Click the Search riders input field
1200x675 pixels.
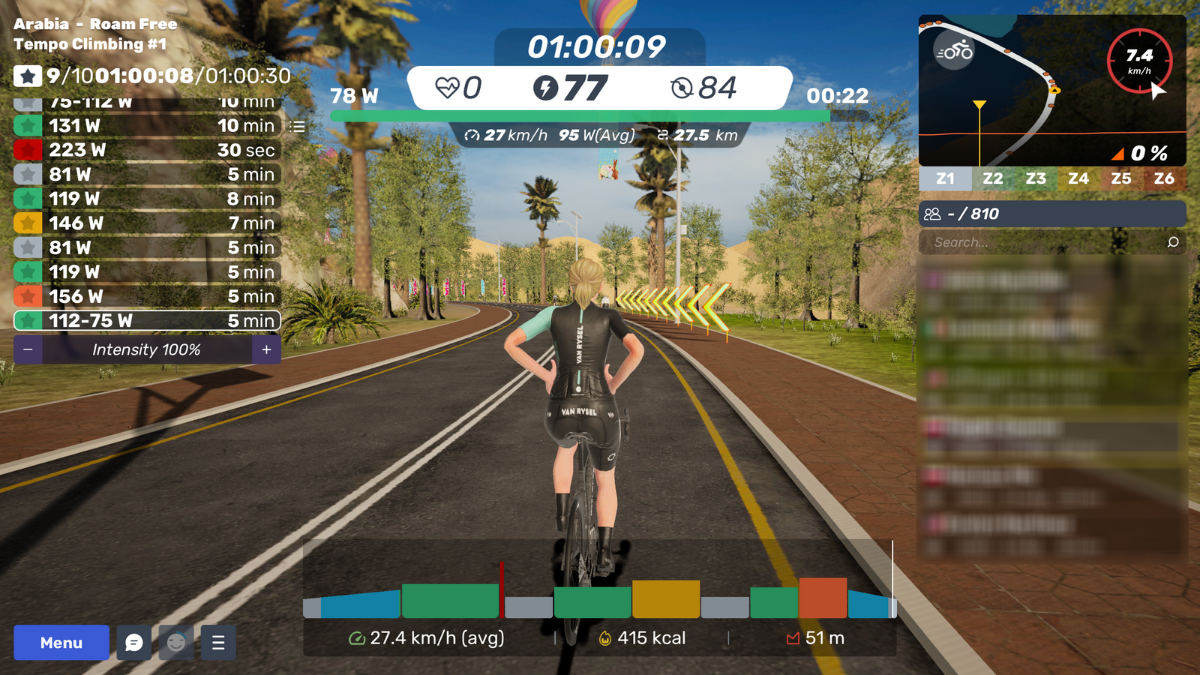(1040, 242)
